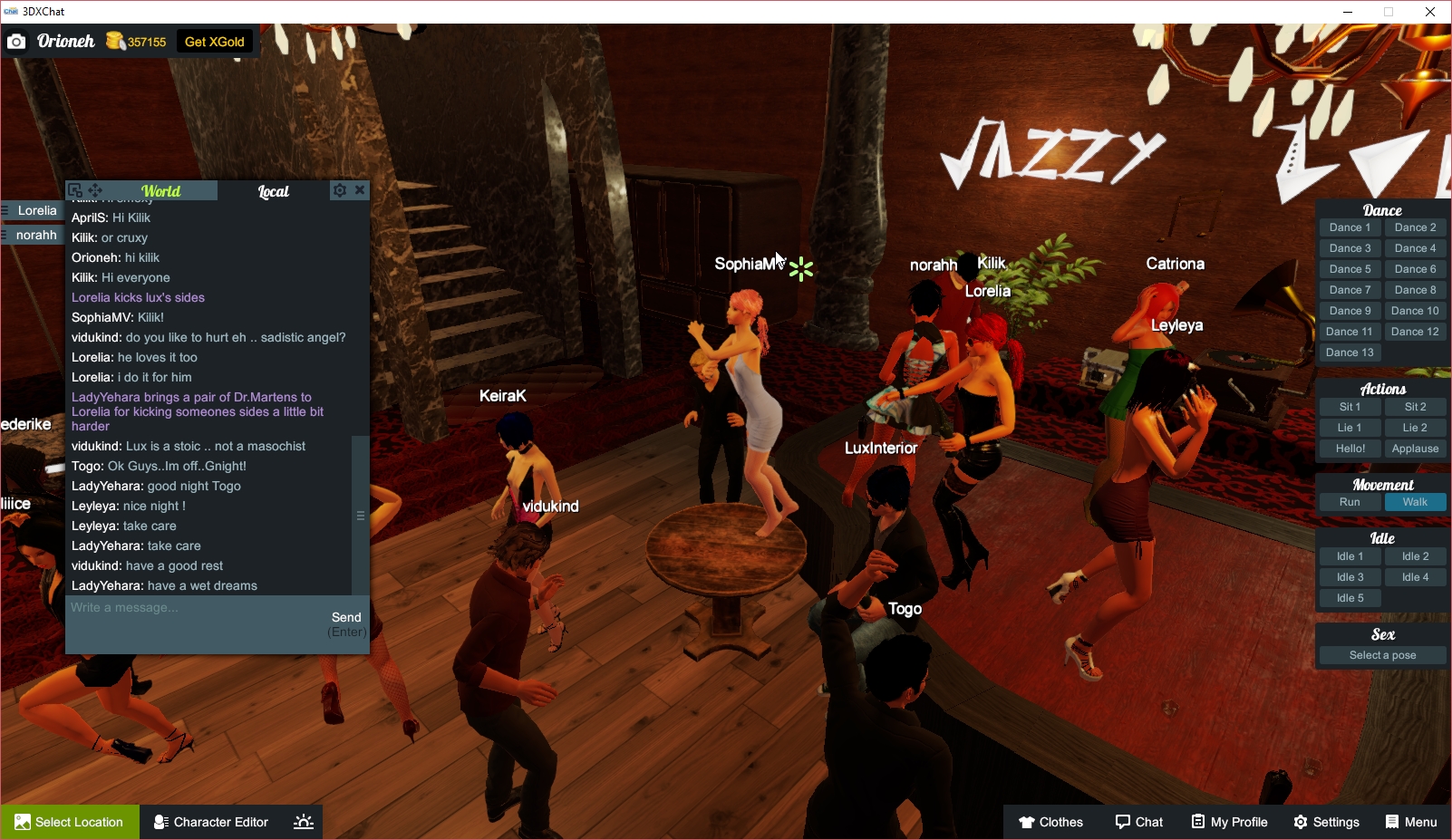Switch movement to Run mode
The width and height of the screenshot is (1452, 840).
pyautogui.click(x=1350, y=501)
